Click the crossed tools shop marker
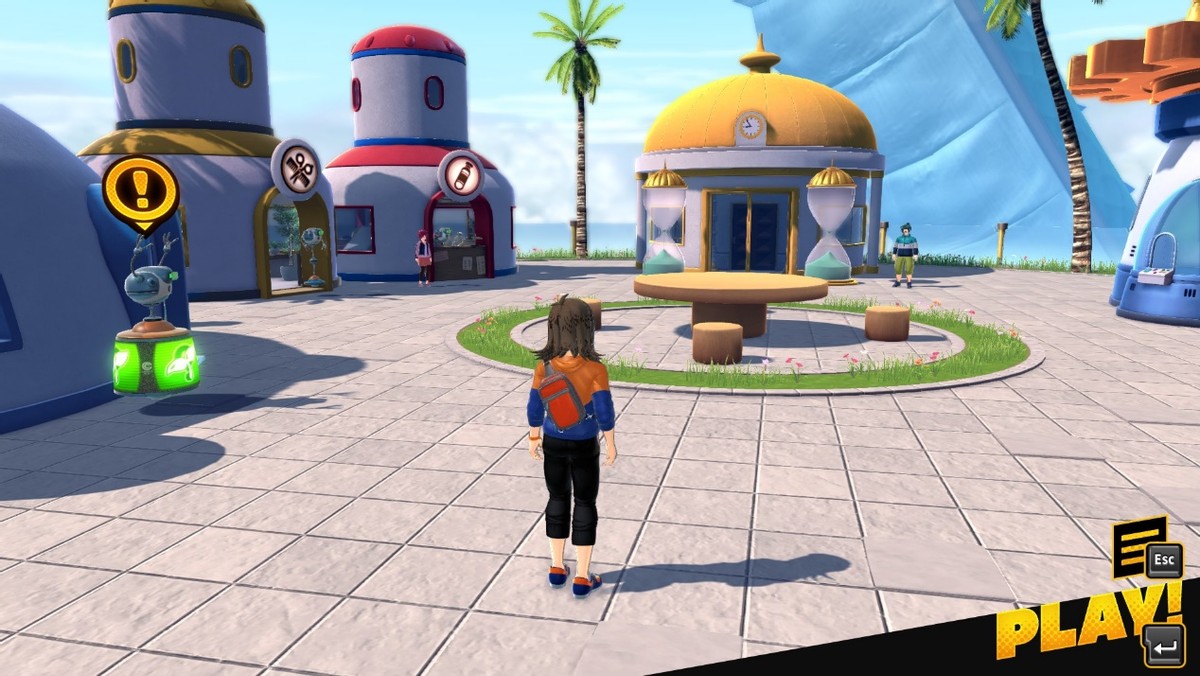The image size is (1200, 676). [298, 170]
